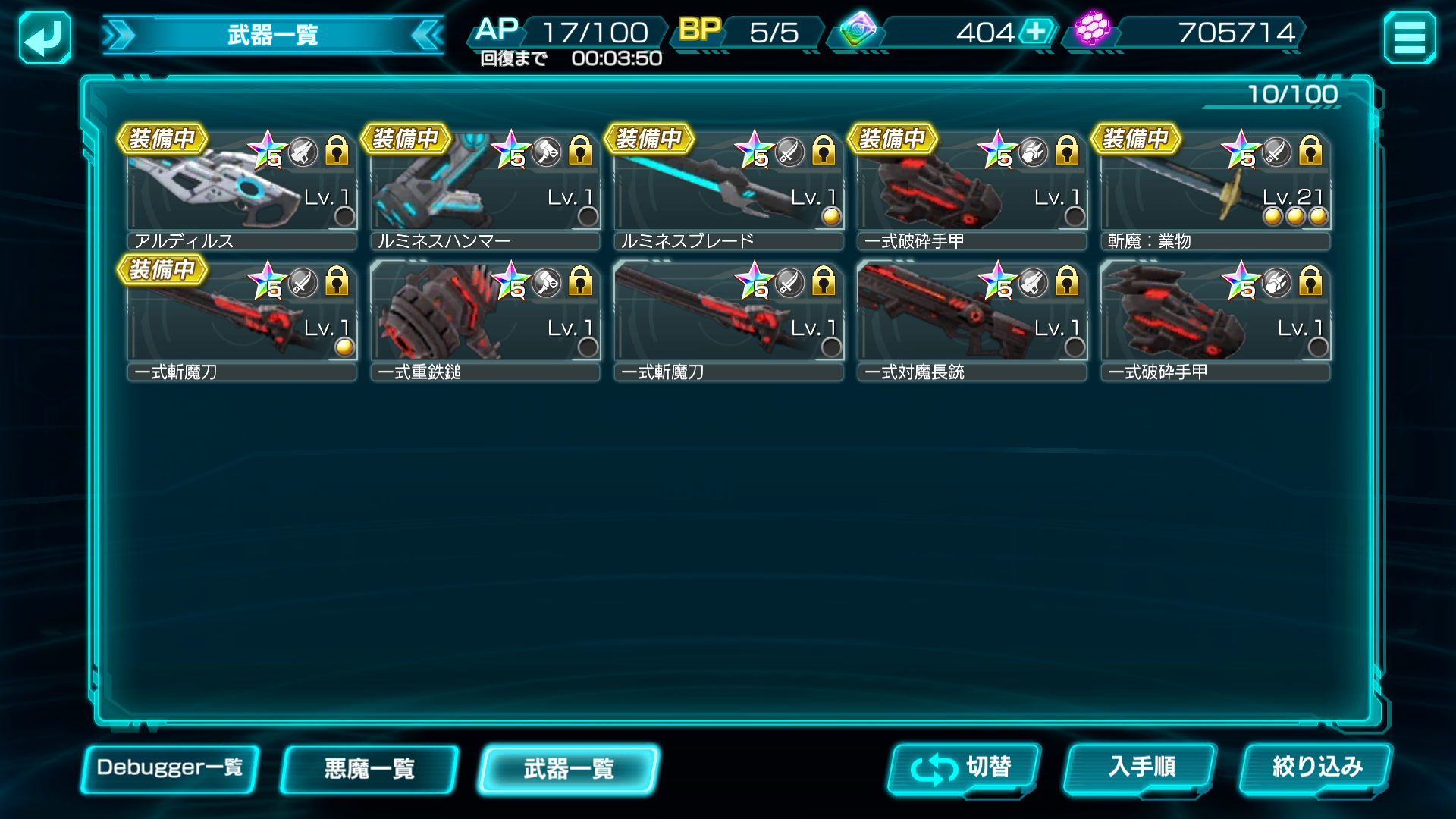Choose the ルミネスハンマー weapon tile
This screenshot has height=819, width=1456.
(485, 190)
